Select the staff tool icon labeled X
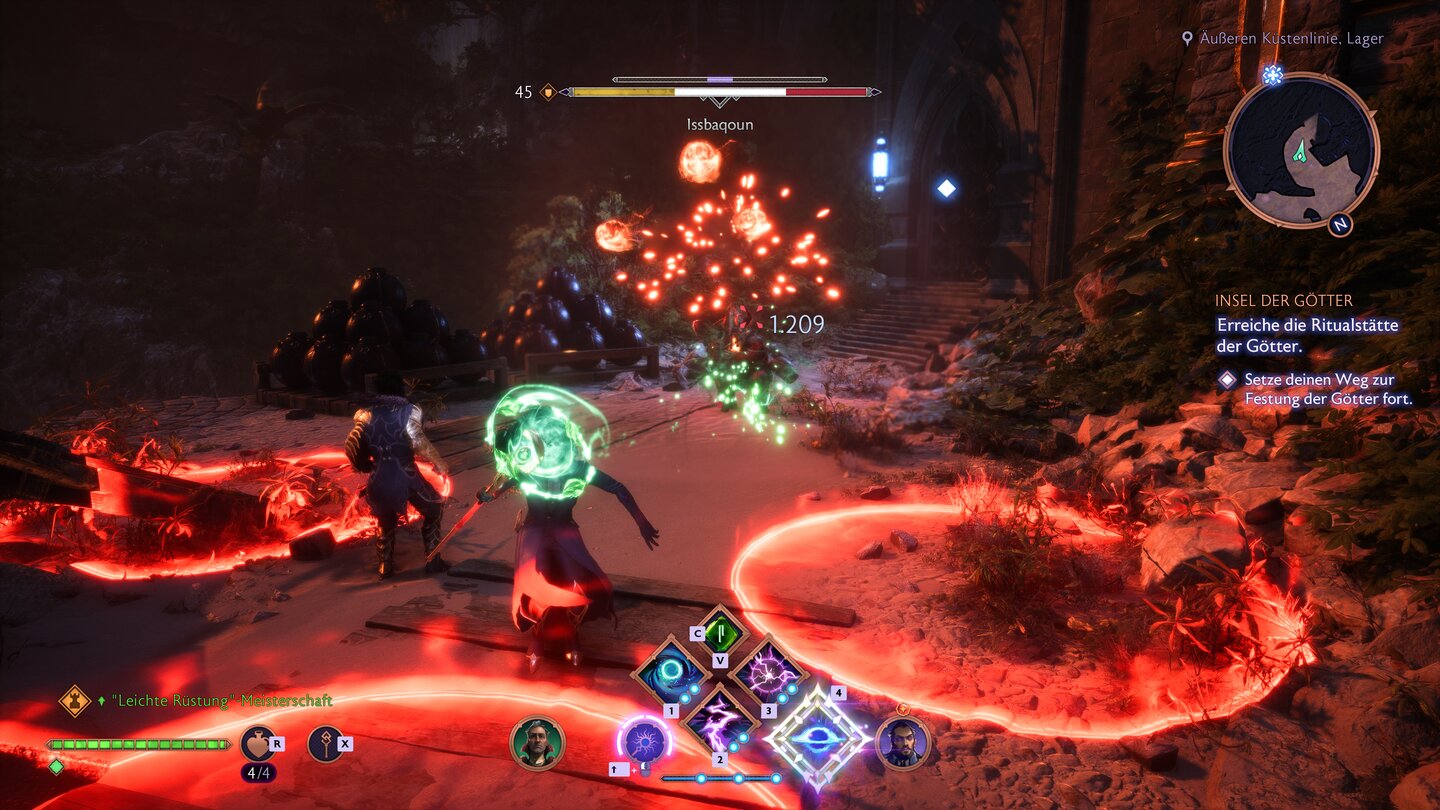 point(328,743)
